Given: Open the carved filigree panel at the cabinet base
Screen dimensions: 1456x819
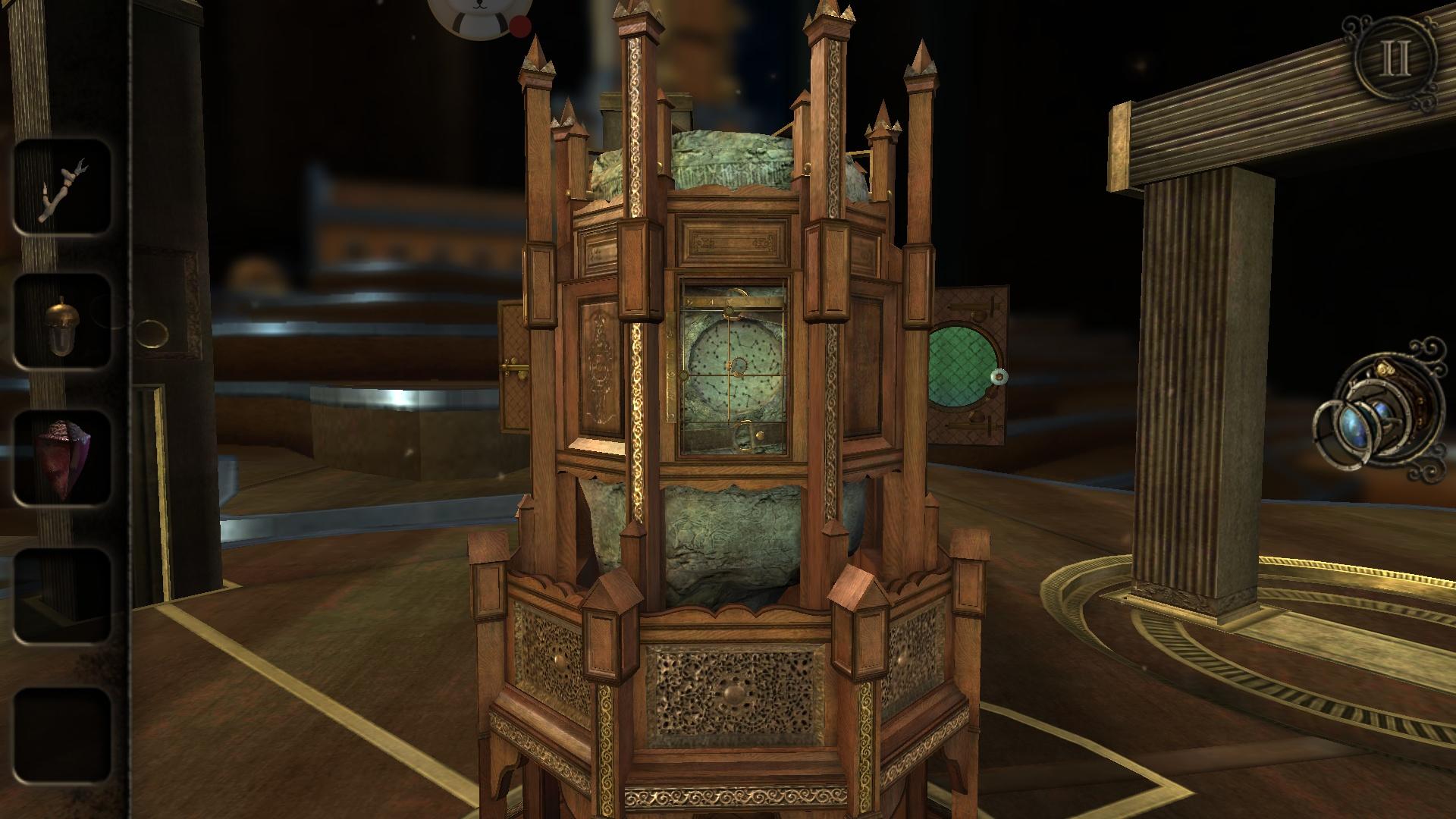Looking at the screenshot, I should click(x=732, y=694).
